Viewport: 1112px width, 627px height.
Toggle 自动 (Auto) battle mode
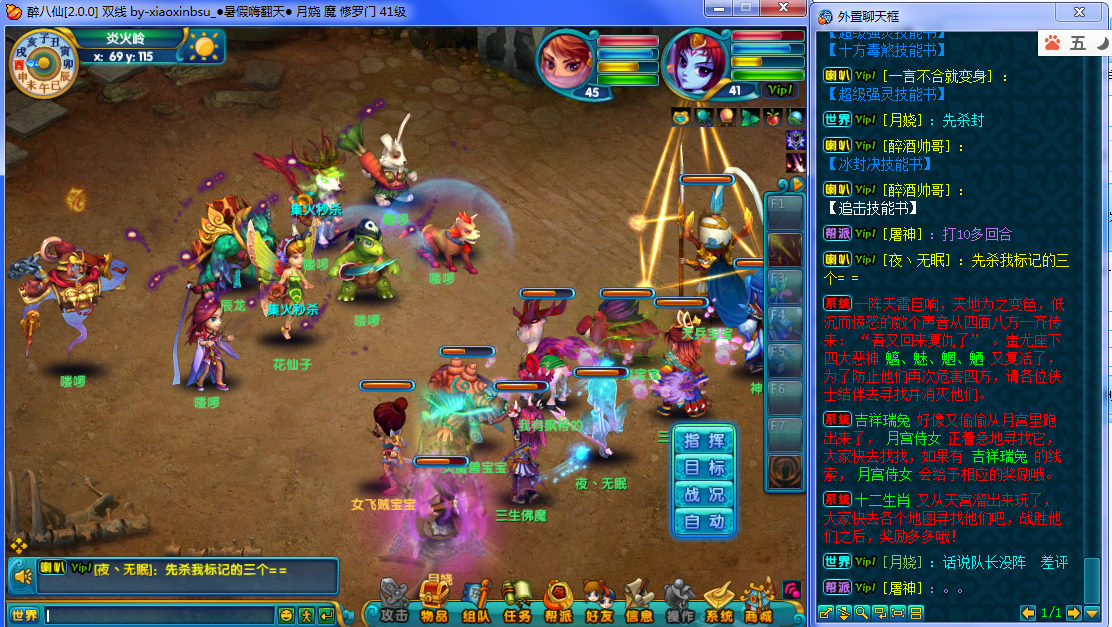point(705,521)
